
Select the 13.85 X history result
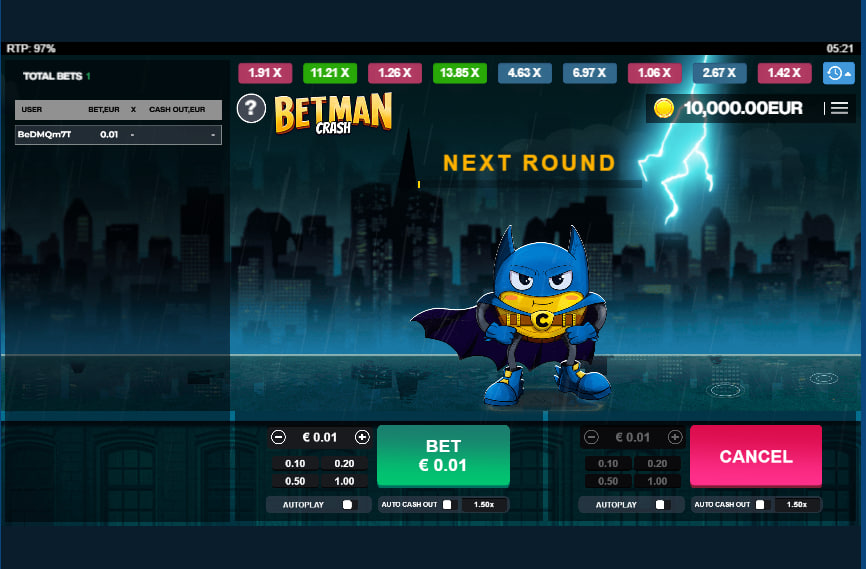click(x=459, y=73)
